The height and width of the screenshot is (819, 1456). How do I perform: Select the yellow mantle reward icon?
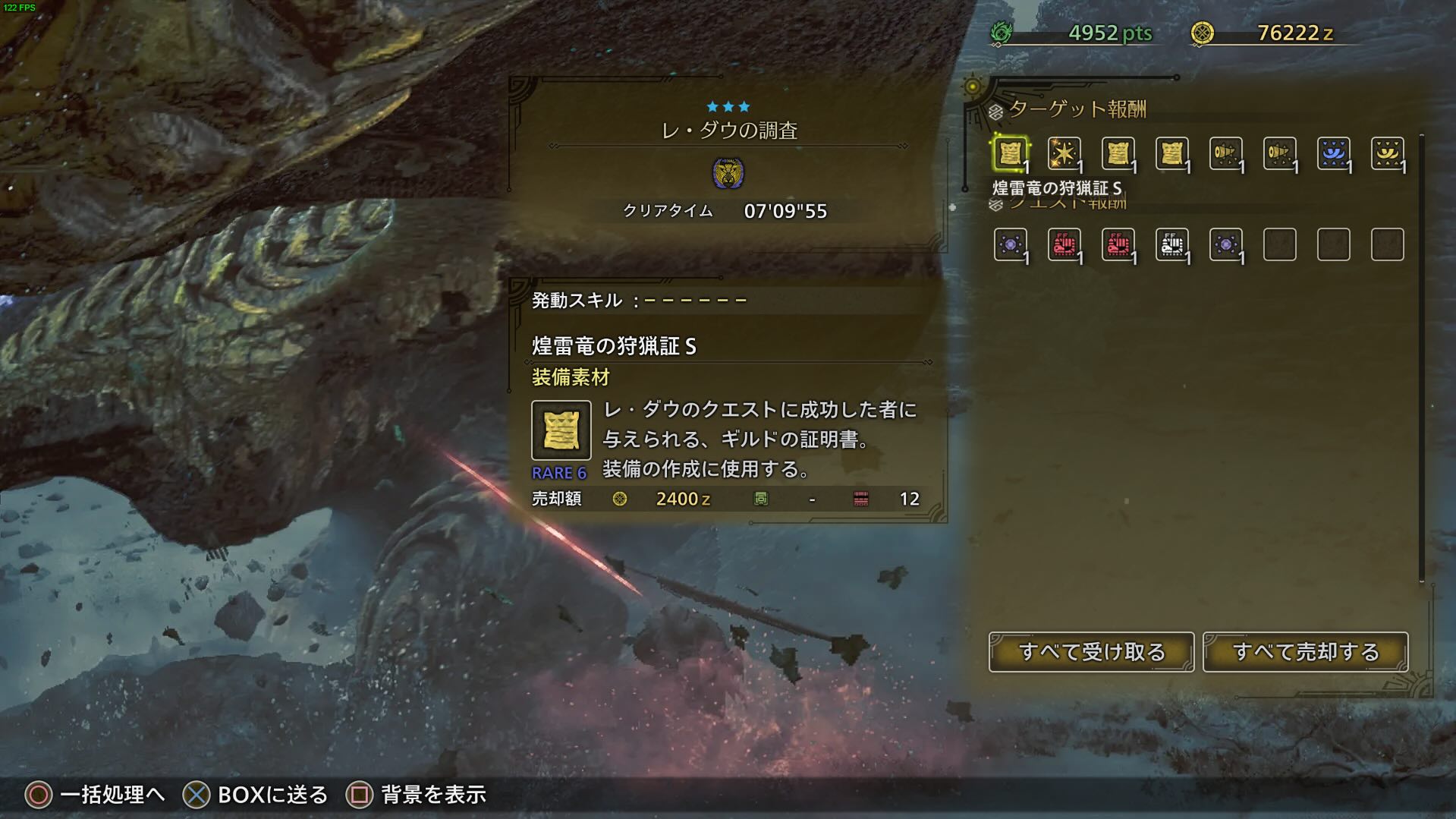tap(1387, 152)
